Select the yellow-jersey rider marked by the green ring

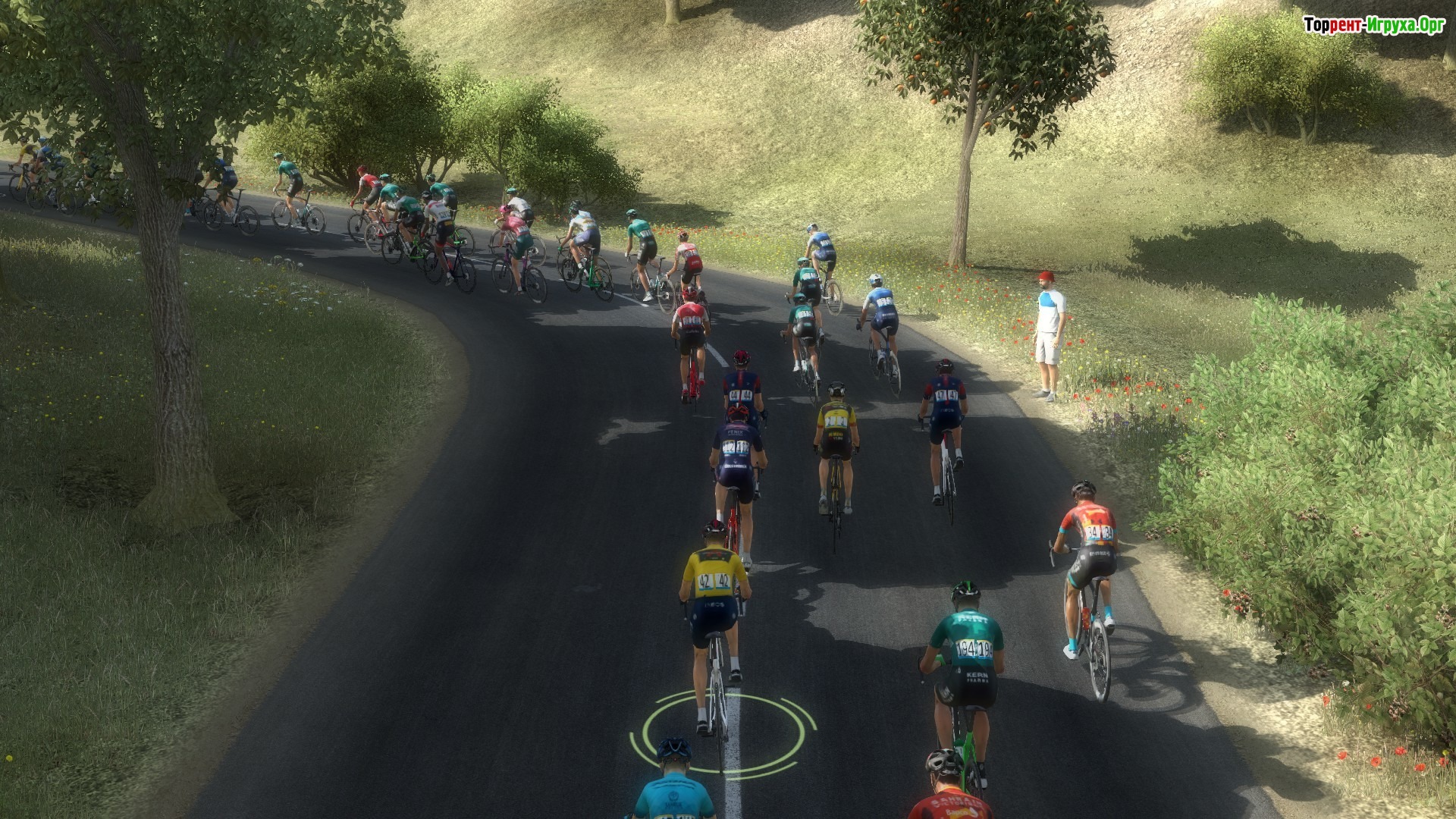tap(714, 599)
